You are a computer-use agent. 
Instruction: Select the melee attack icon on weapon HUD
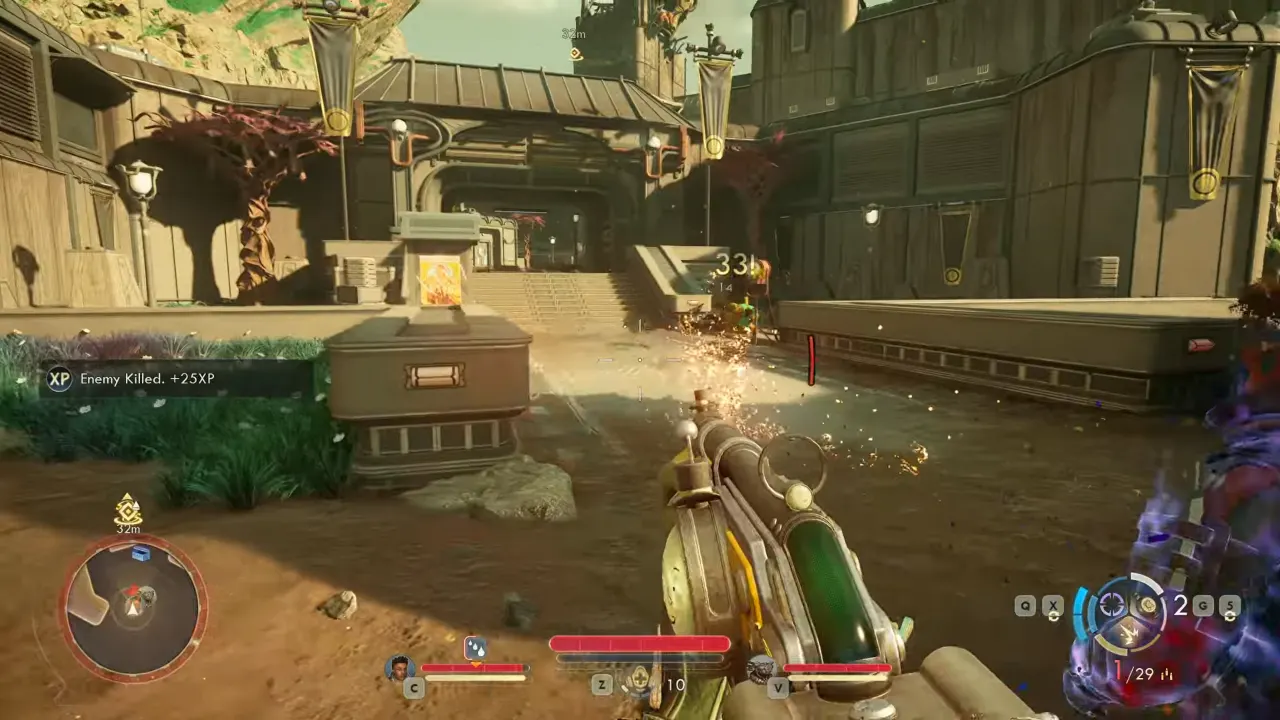[1131, 633]
